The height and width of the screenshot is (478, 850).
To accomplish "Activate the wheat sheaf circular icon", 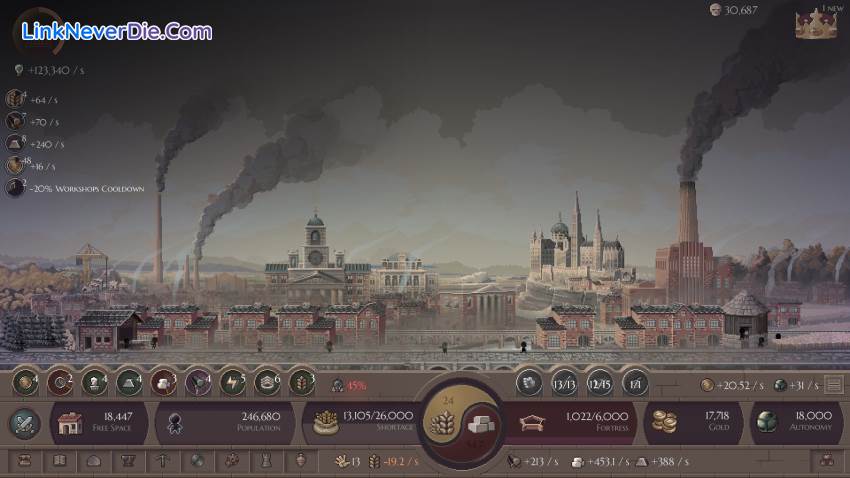I will 301,382.
